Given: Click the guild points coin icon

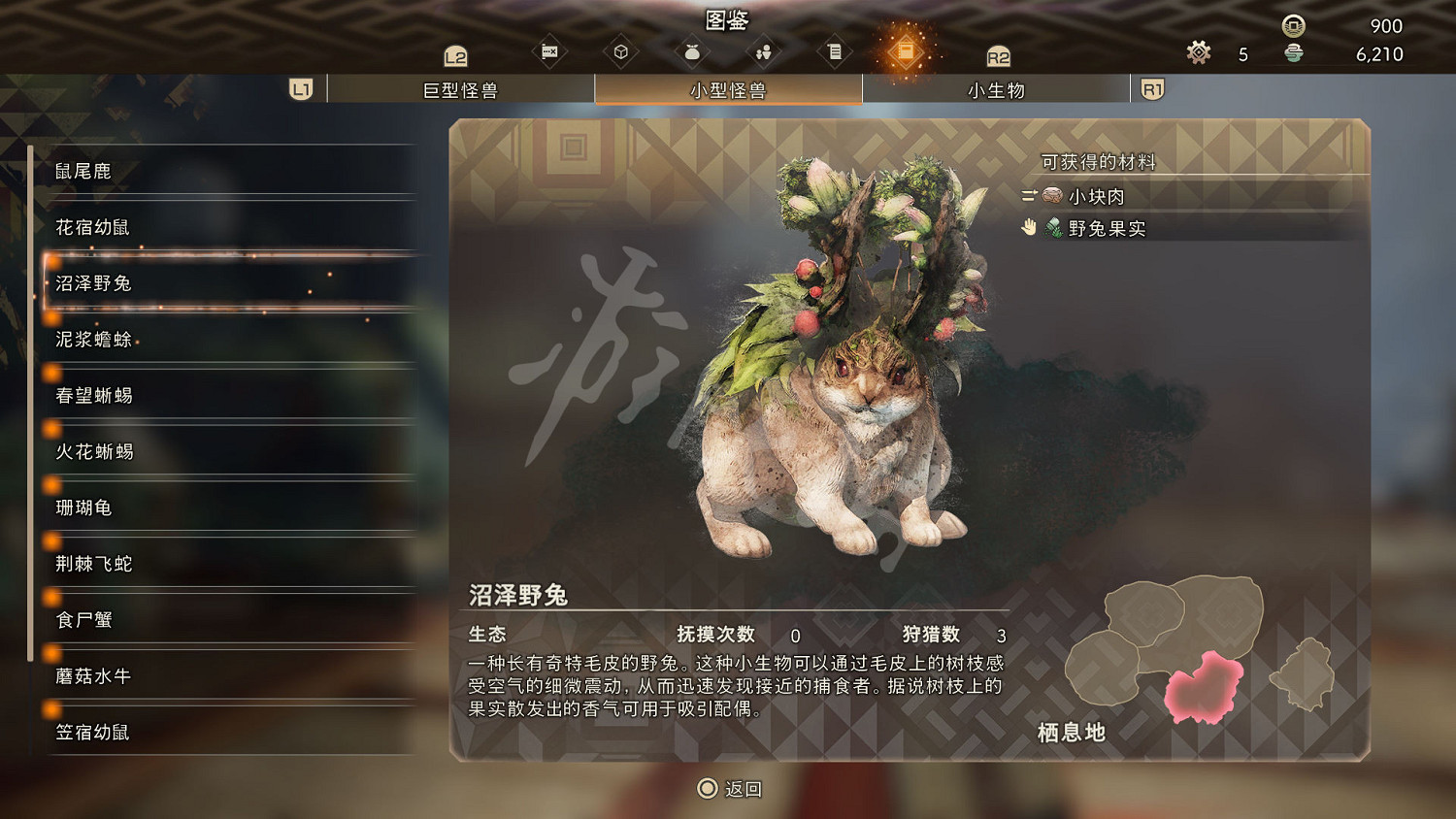Looking at the screenshot, I should pos(1291,26).
